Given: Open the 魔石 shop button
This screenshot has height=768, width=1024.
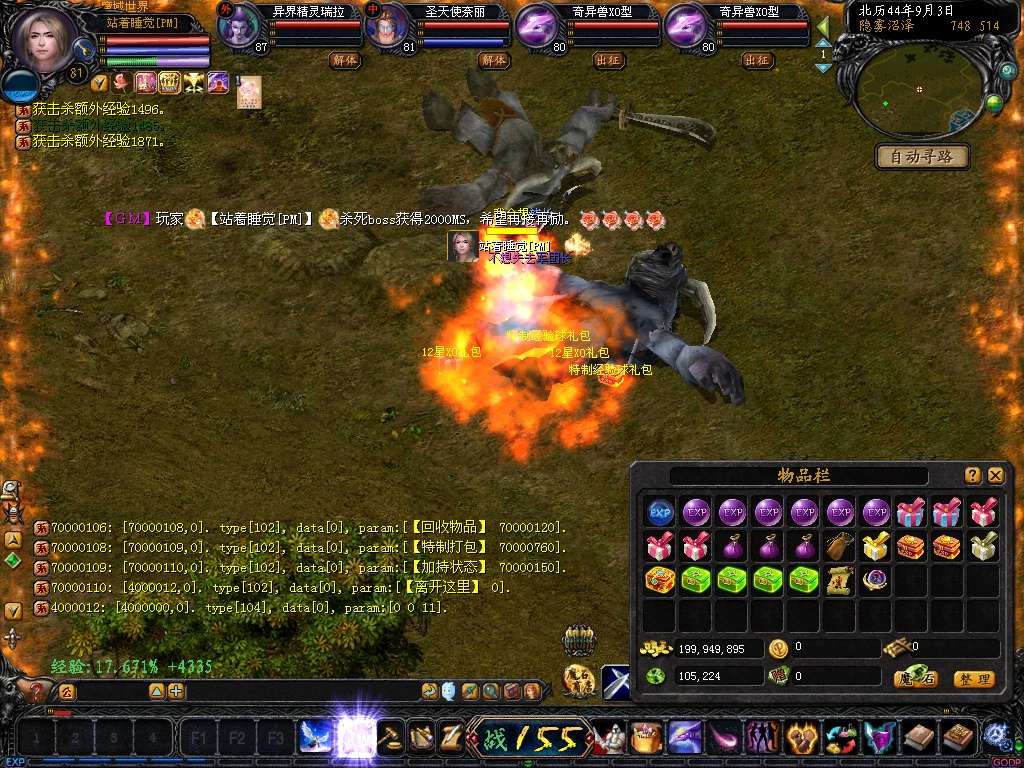Looking at the screenshot, I should pos(915,679).
